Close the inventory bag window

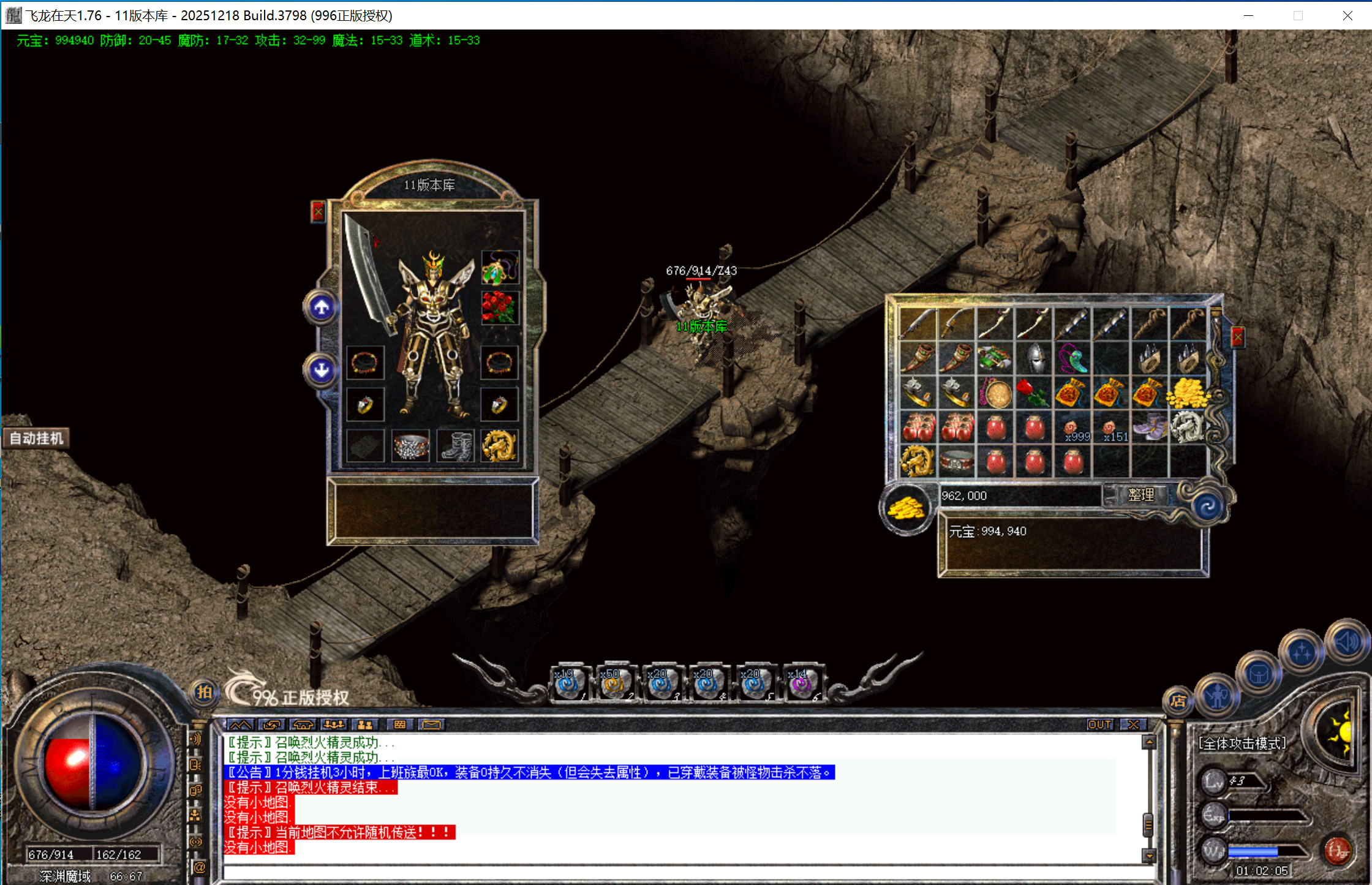[x=1238, y=336]
